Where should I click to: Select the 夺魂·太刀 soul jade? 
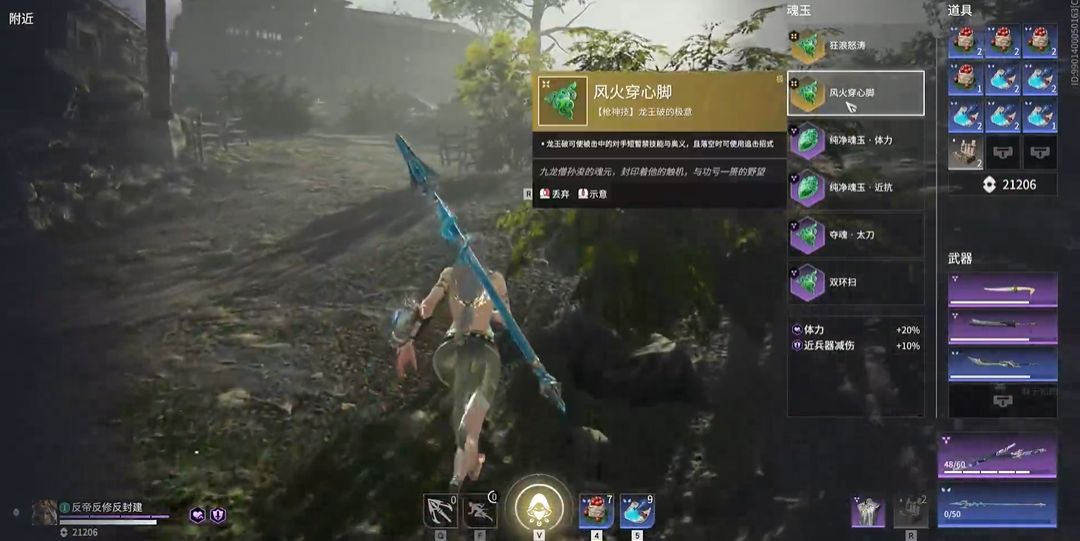pos(855,235)
